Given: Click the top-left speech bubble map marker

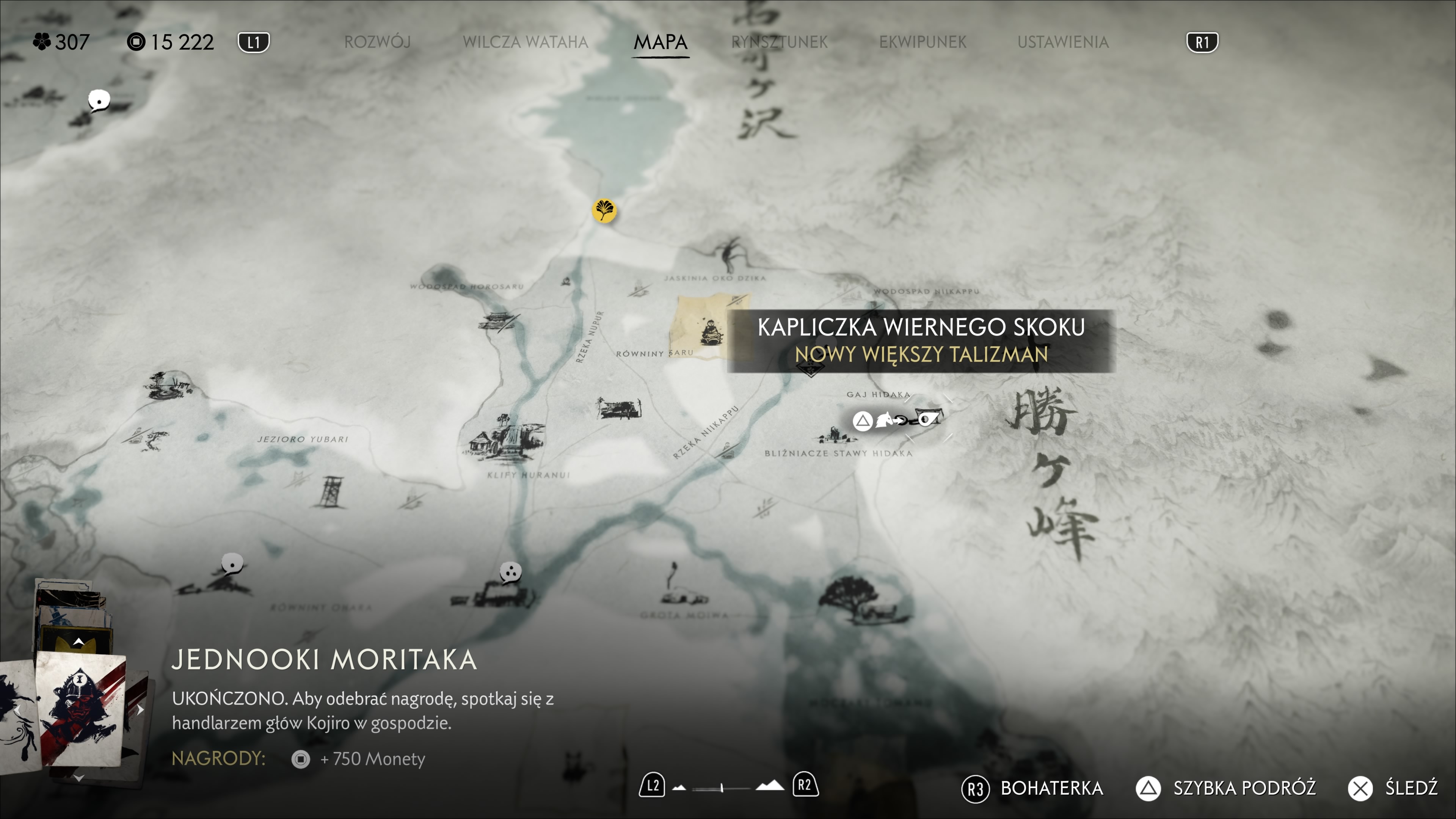Looking at the screenshot, I should pos(99,100).
